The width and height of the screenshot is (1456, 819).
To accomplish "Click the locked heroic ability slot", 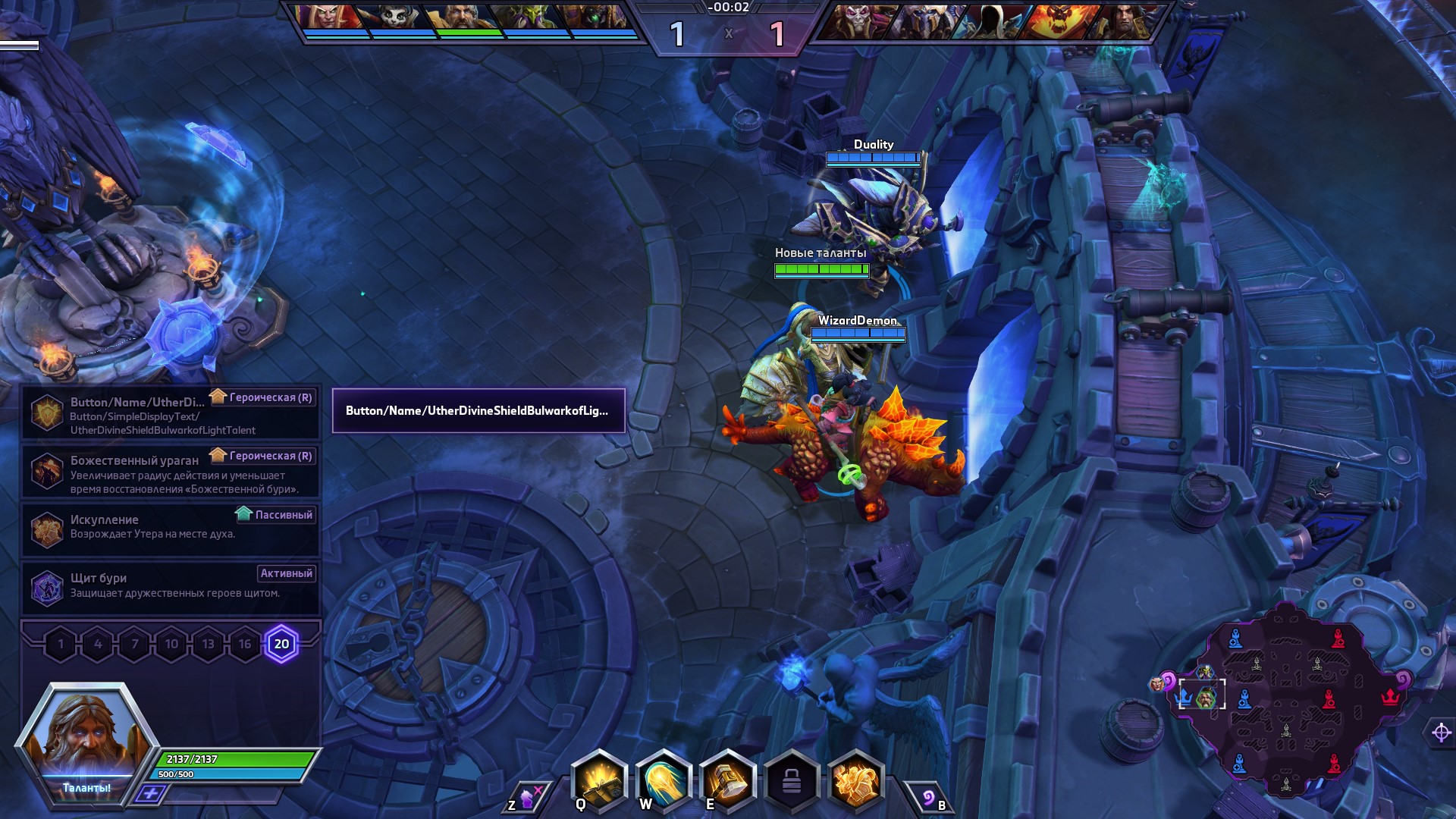I will click(792, 781).
